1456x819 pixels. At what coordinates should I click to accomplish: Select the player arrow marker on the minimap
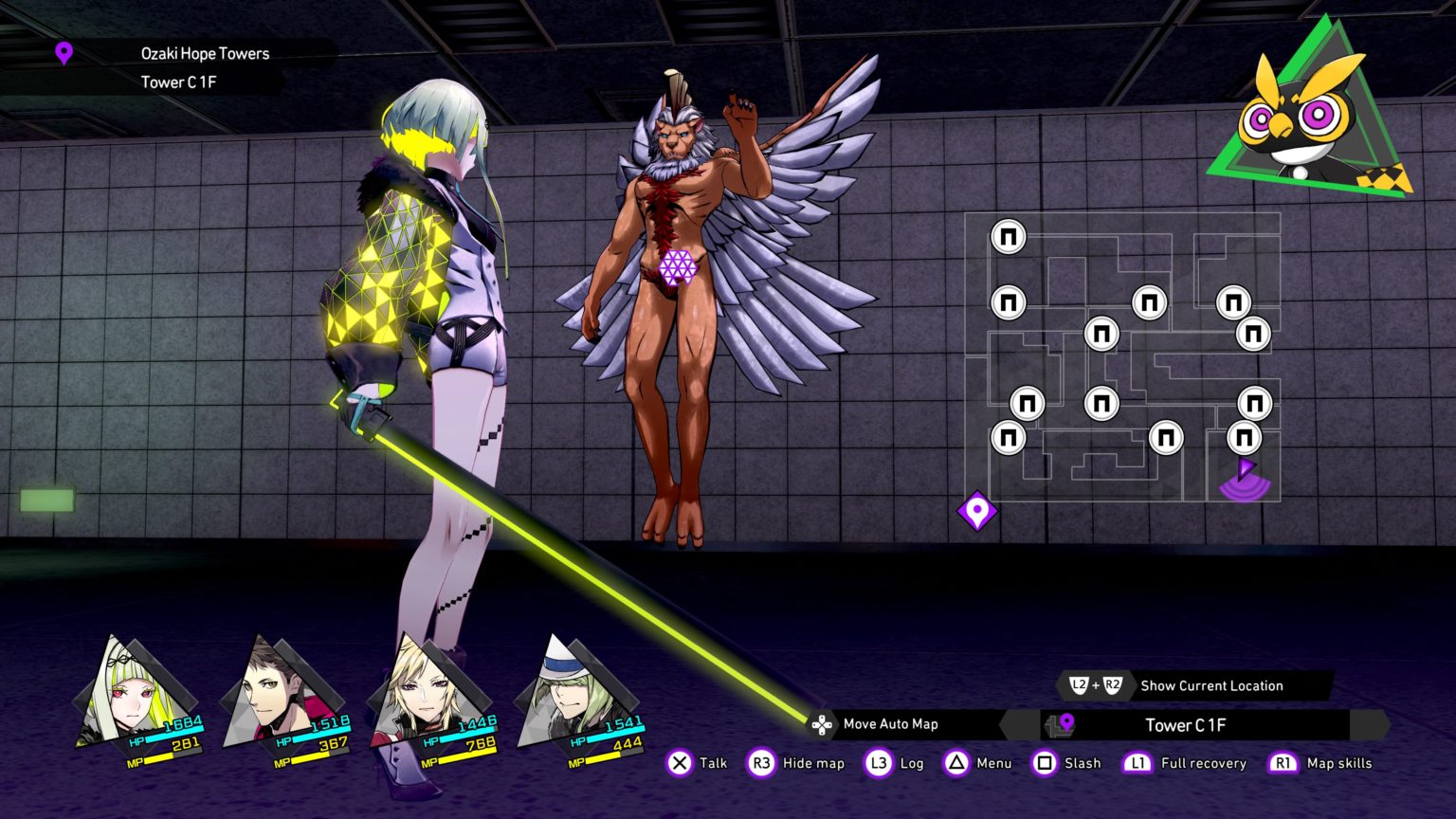point(1246,469)
